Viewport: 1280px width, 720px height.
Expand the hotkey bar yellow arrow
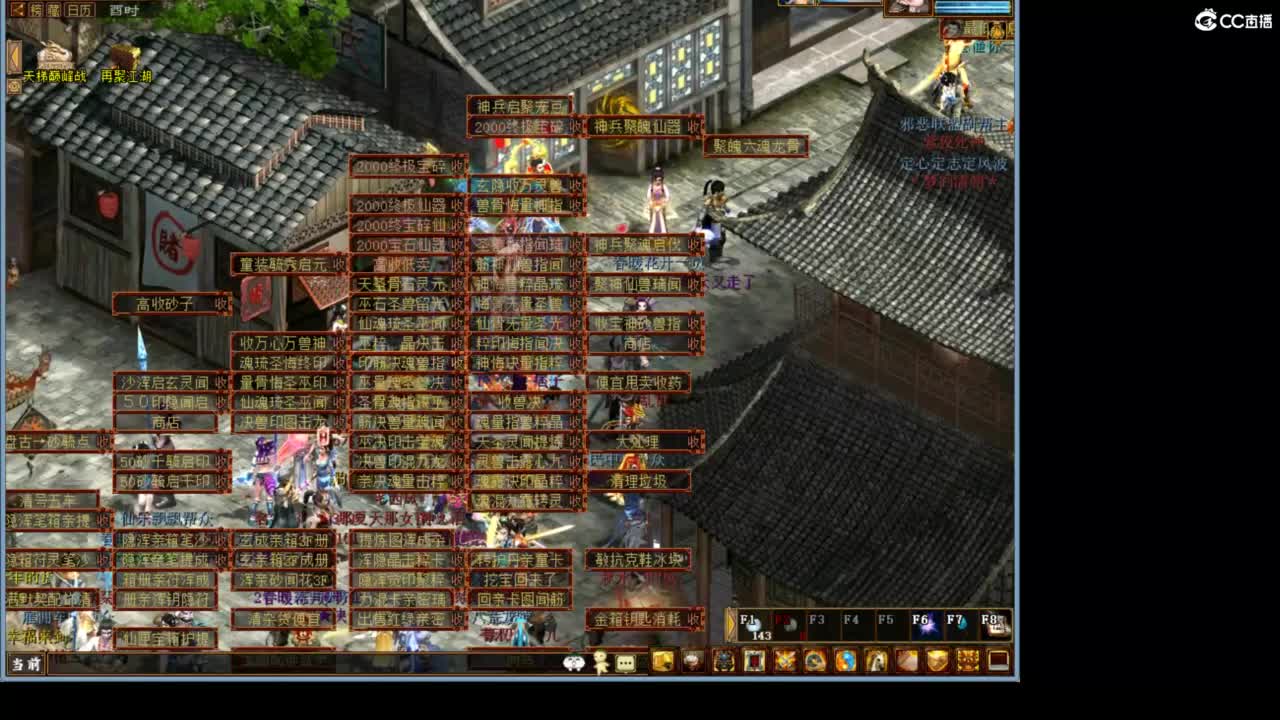tap(731, 622)
